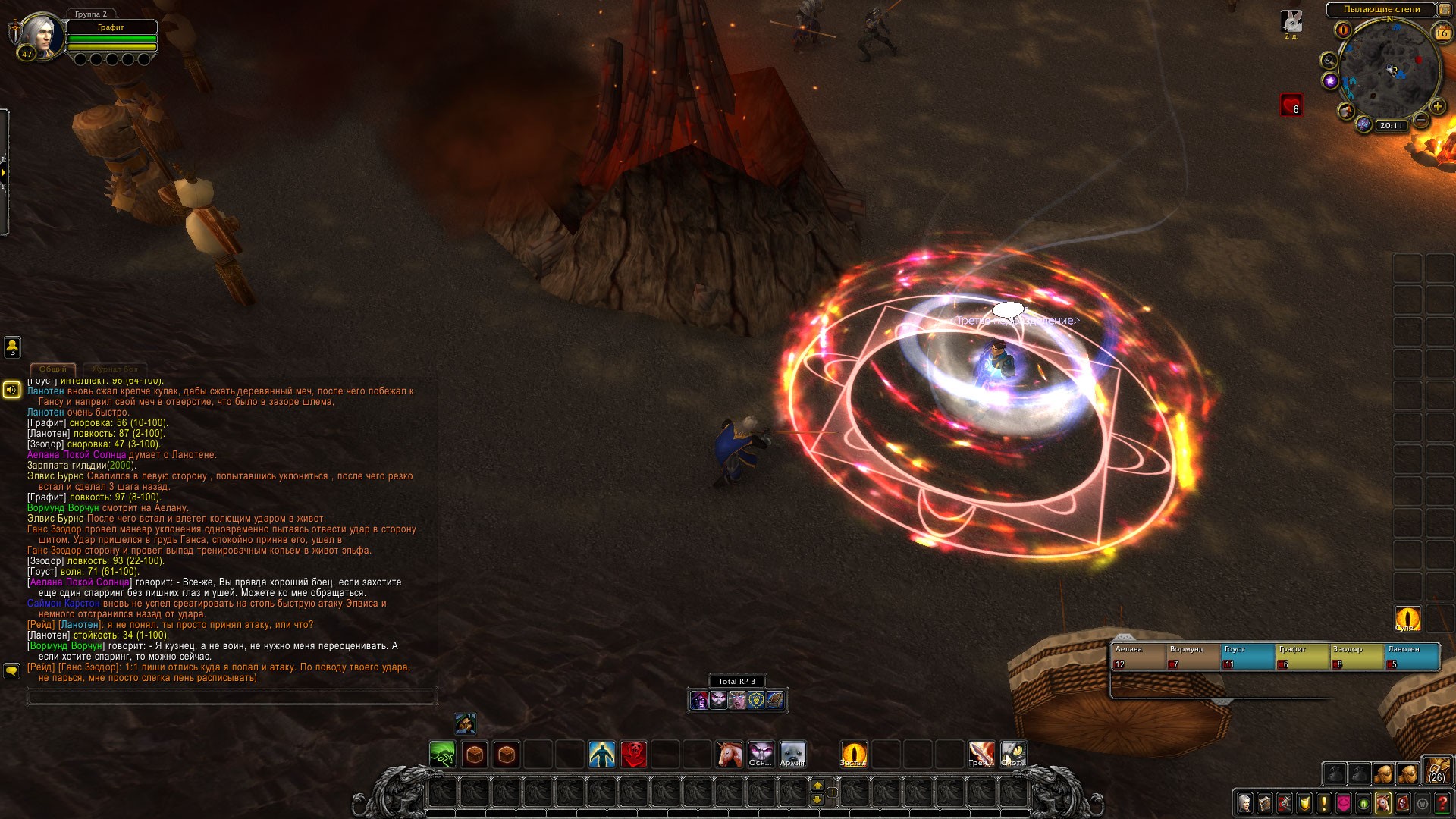The image size is (1456, 819).
Task: Open the character info micro button
Action: click(x=1245, y=802)
